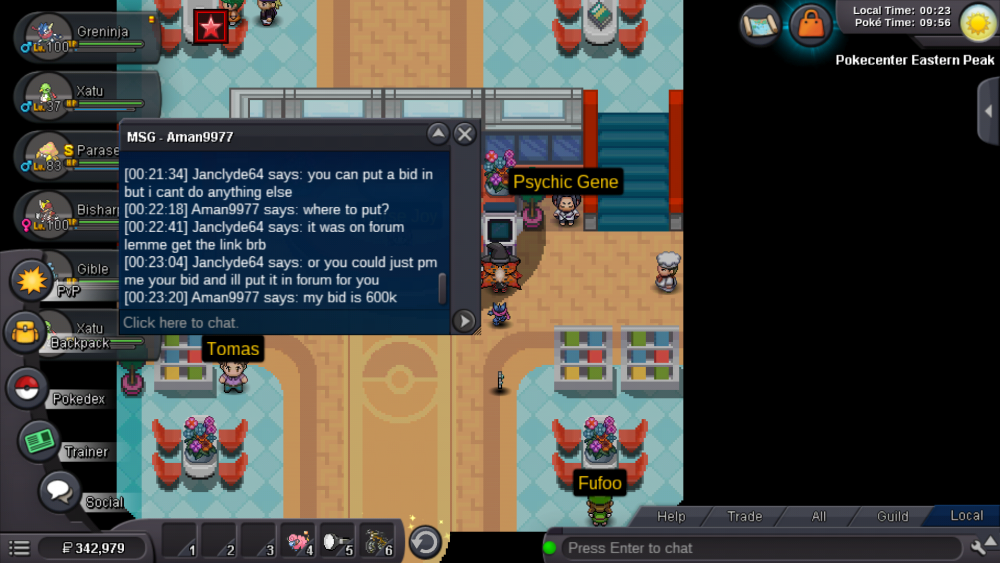
Task: Expand the side panel arrow on right edge
Action: pyautogui.click(x=988, y=111)
